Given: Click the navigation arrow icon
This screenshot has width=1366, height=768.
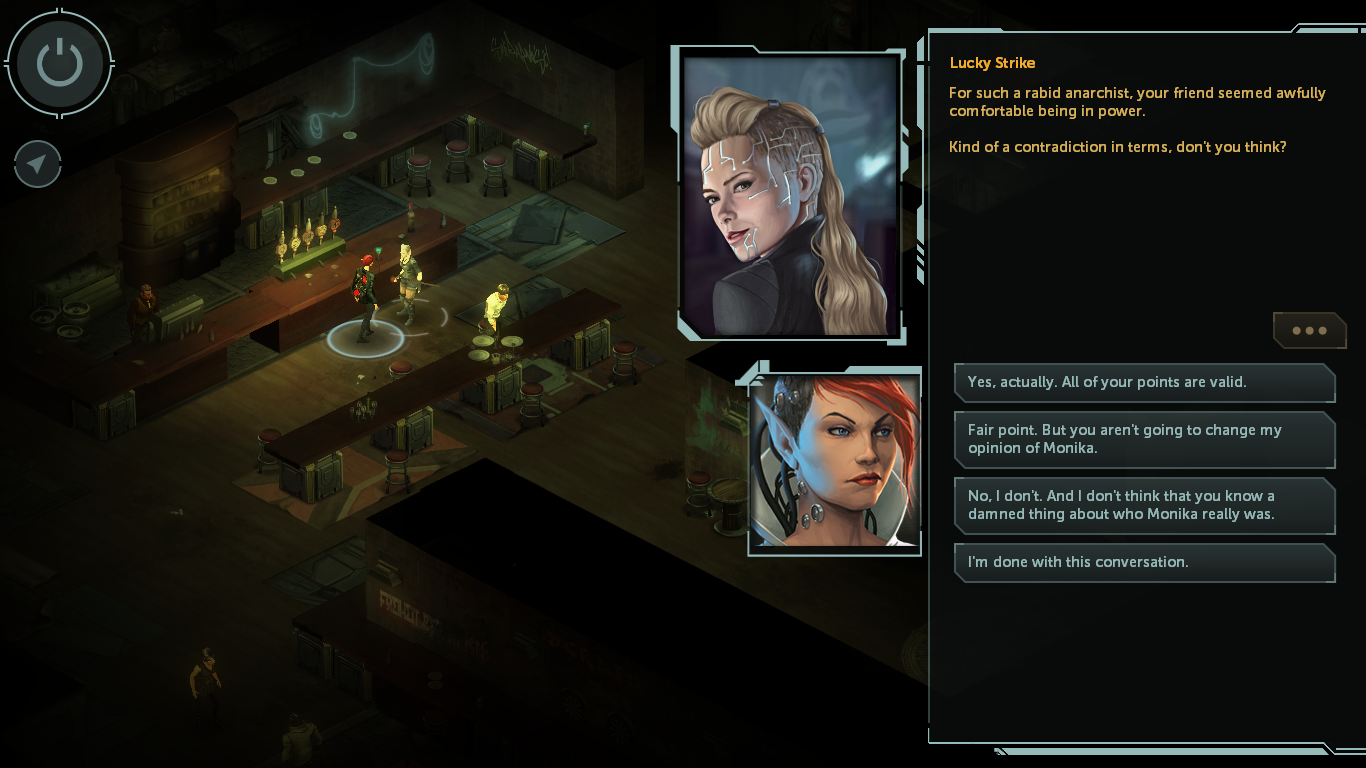Looking at the screenshot, I should pyautogui.click(x=38, y=164).
